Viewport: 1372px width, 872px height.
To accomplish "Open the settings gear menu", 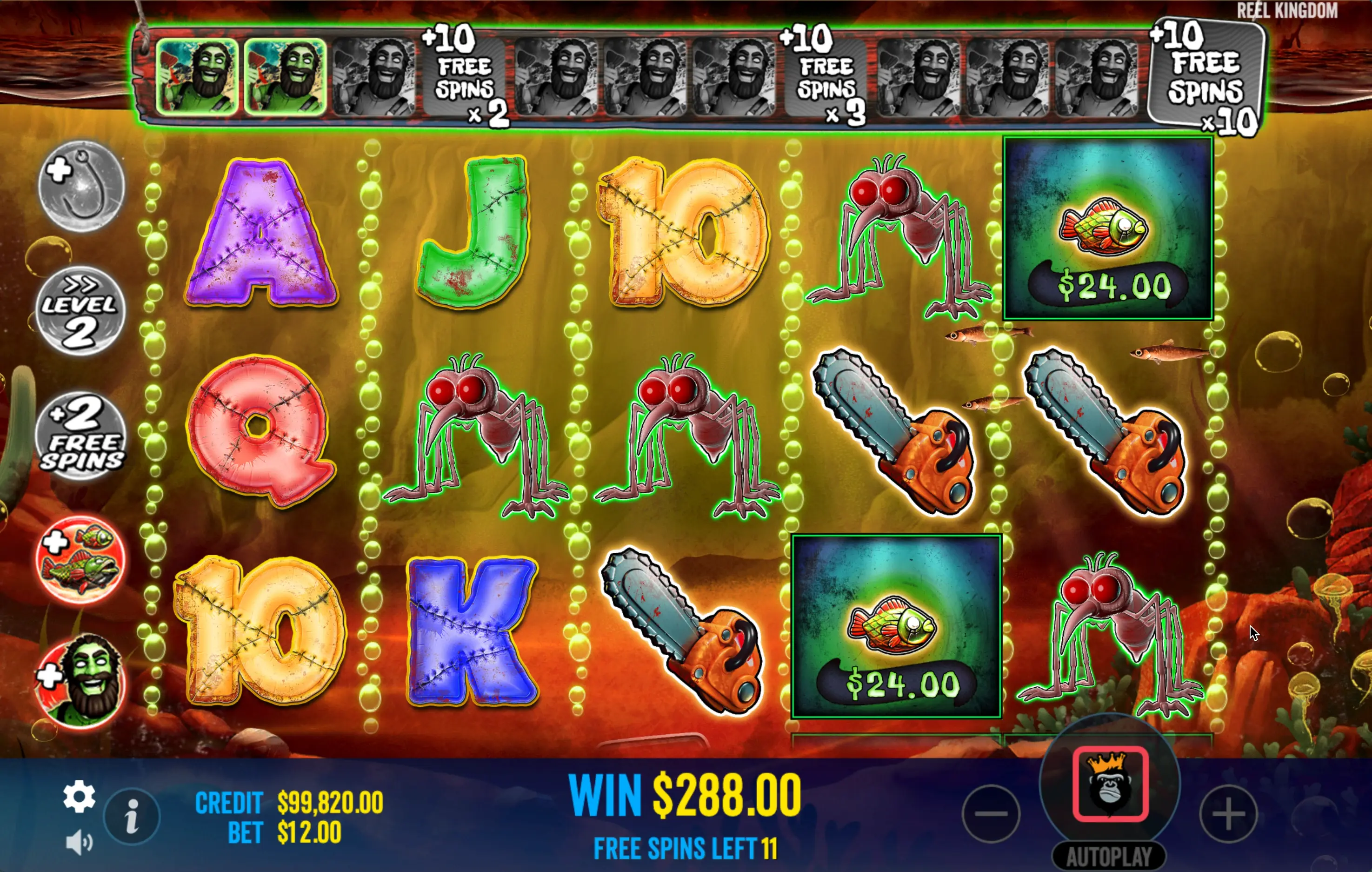I will (79, 796).
